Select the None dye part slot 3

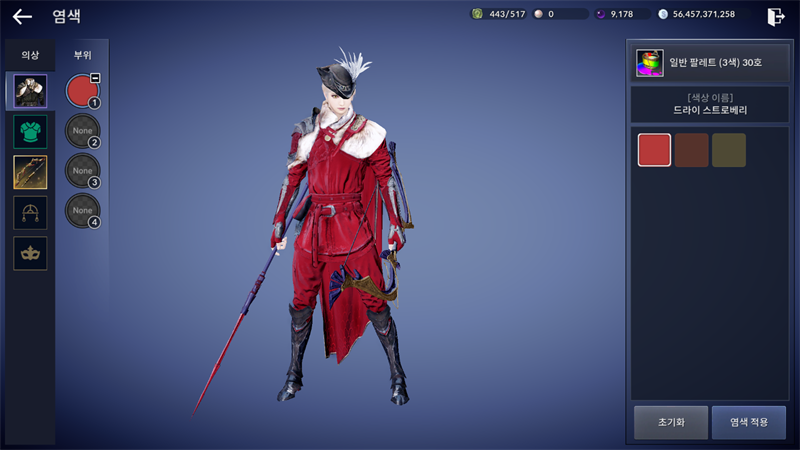tap(82, 171)
